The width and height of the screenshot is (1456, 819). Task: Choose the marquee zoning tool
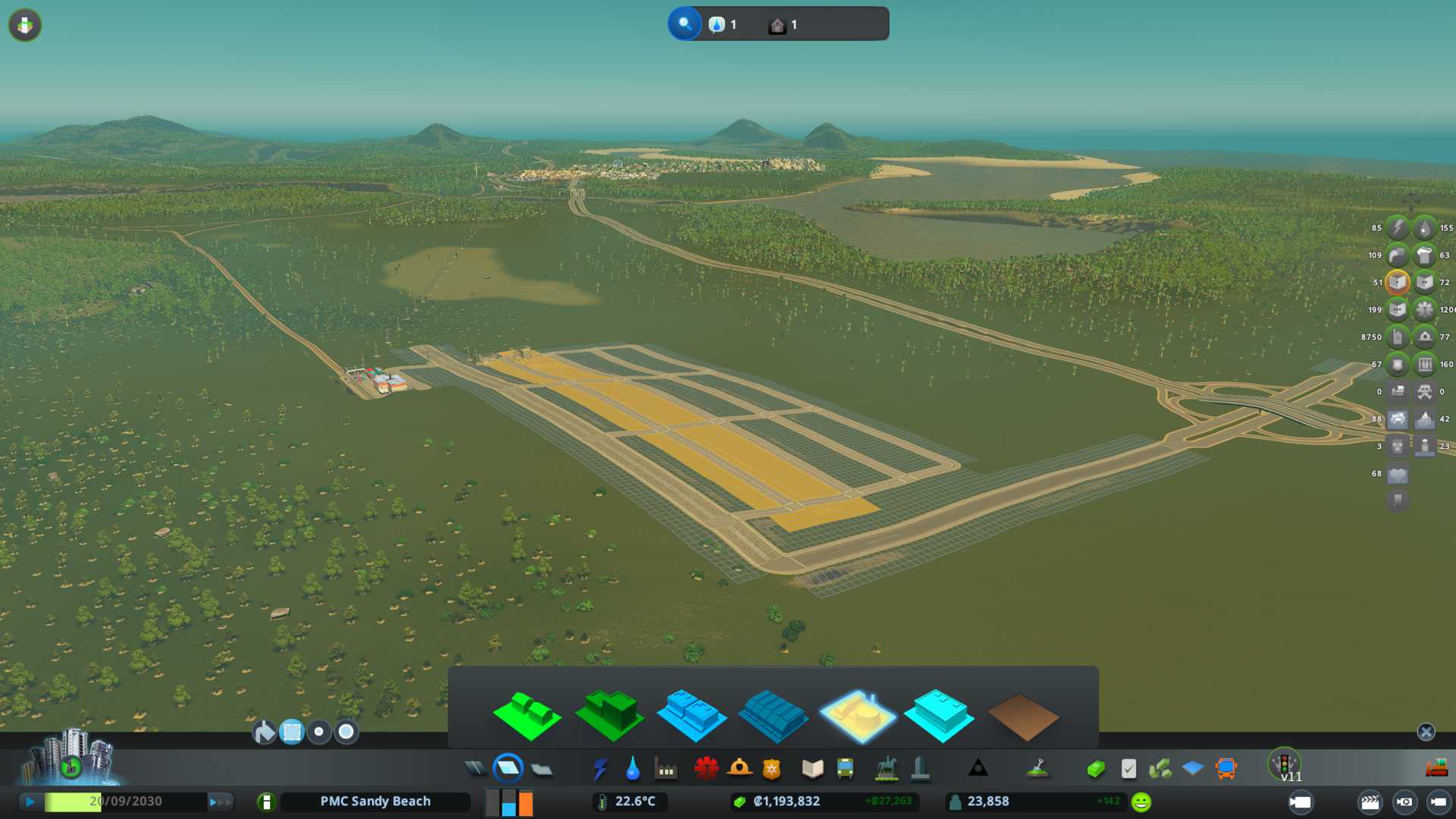(292, 732)
